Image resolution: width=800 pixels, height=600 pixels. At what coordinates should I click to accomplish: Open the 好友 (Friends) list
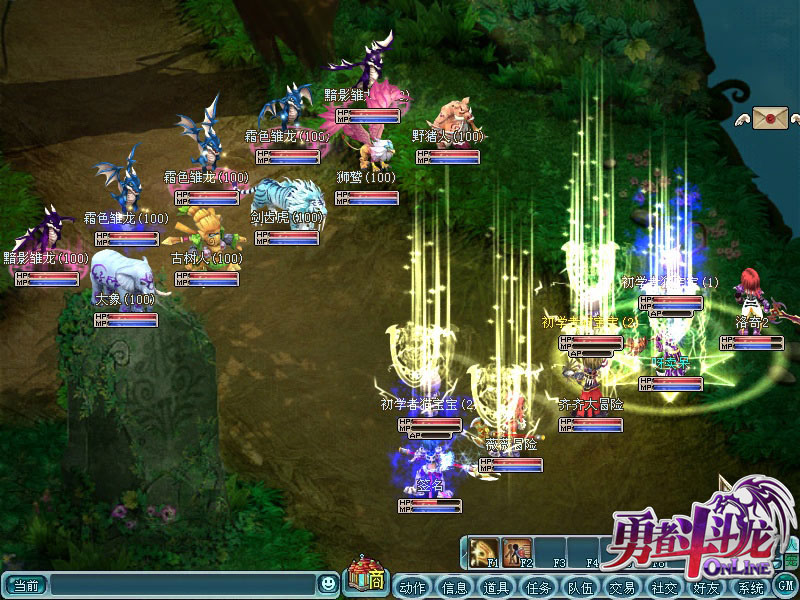tap(706, 587)
